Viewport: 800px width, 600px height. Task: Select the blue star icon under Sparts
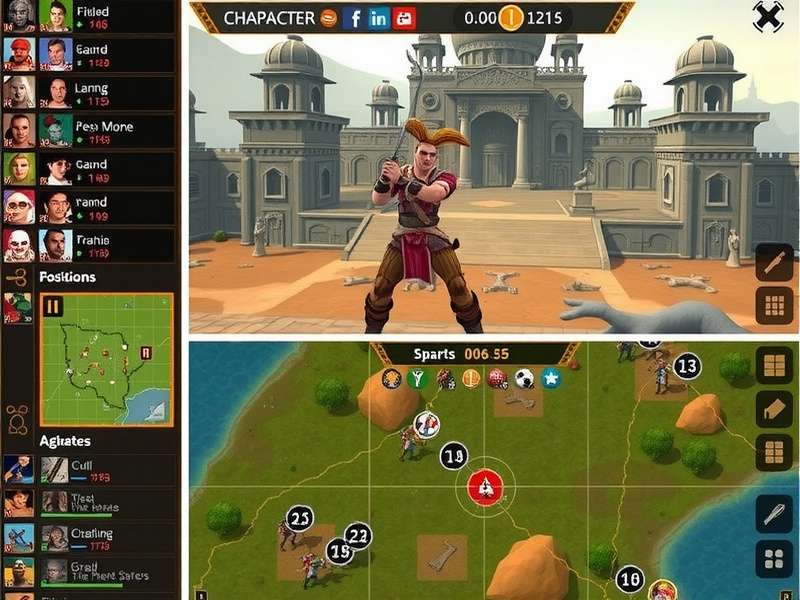coord(550,379)
